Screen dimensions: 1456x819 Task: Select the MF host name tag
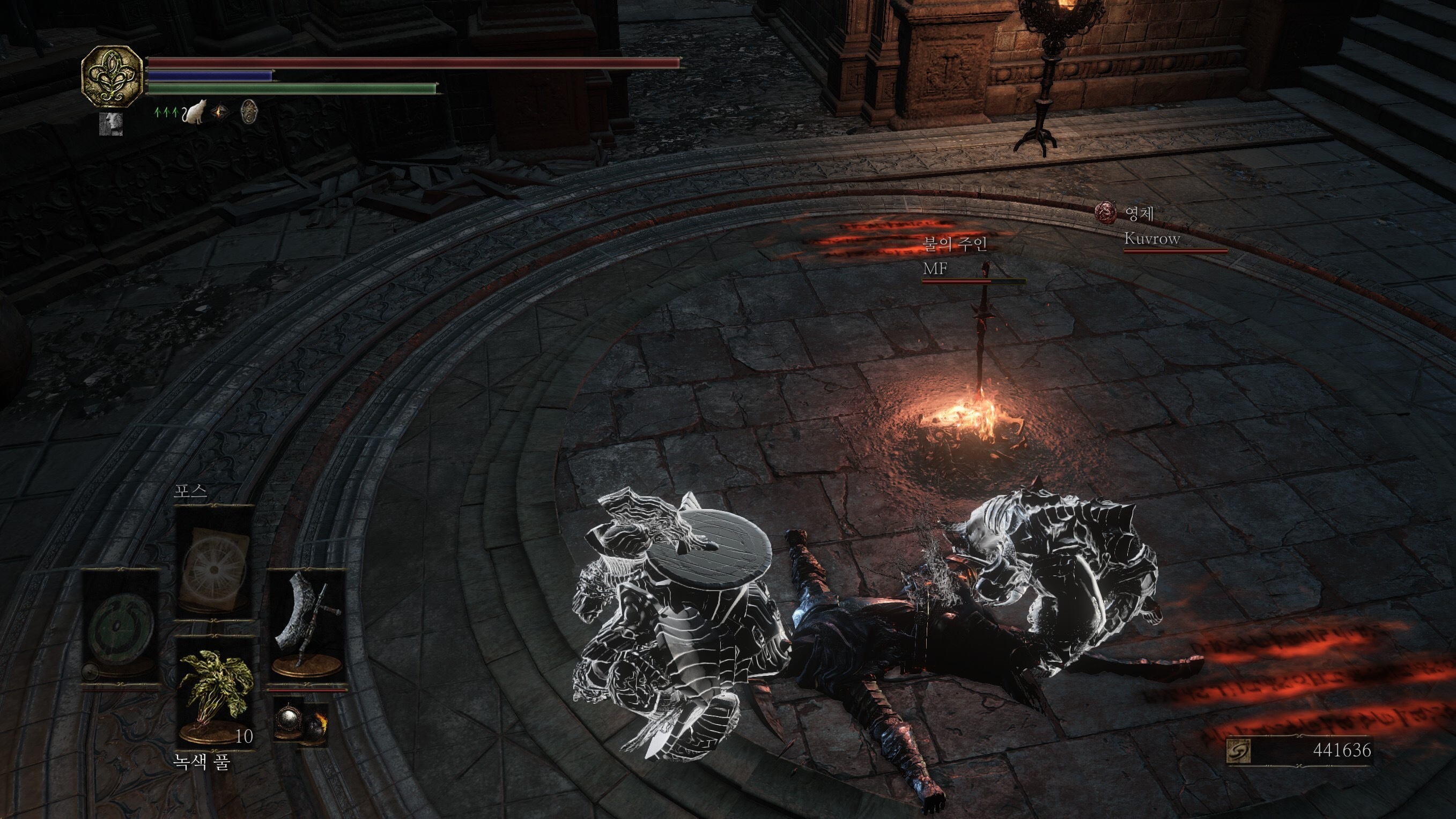[935, 269]
